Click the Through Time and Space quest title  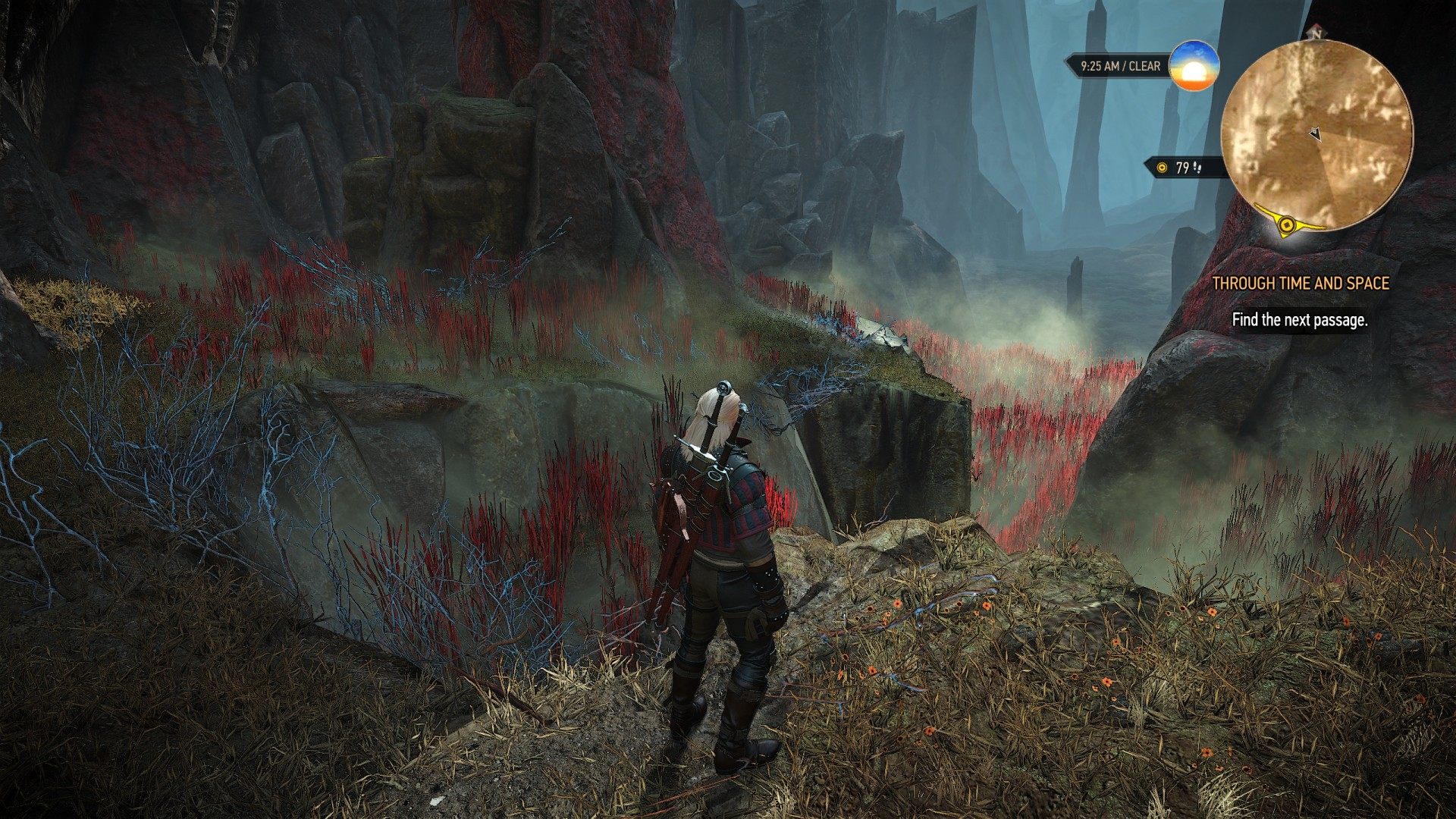point(1301,284)
